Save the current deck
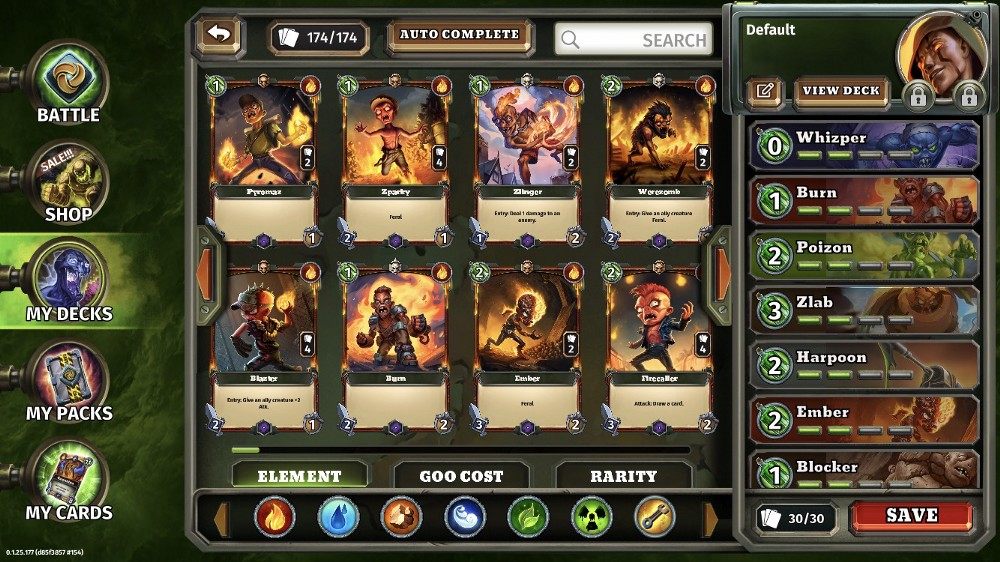1000x562 pixels. click(x=911, y=516)
